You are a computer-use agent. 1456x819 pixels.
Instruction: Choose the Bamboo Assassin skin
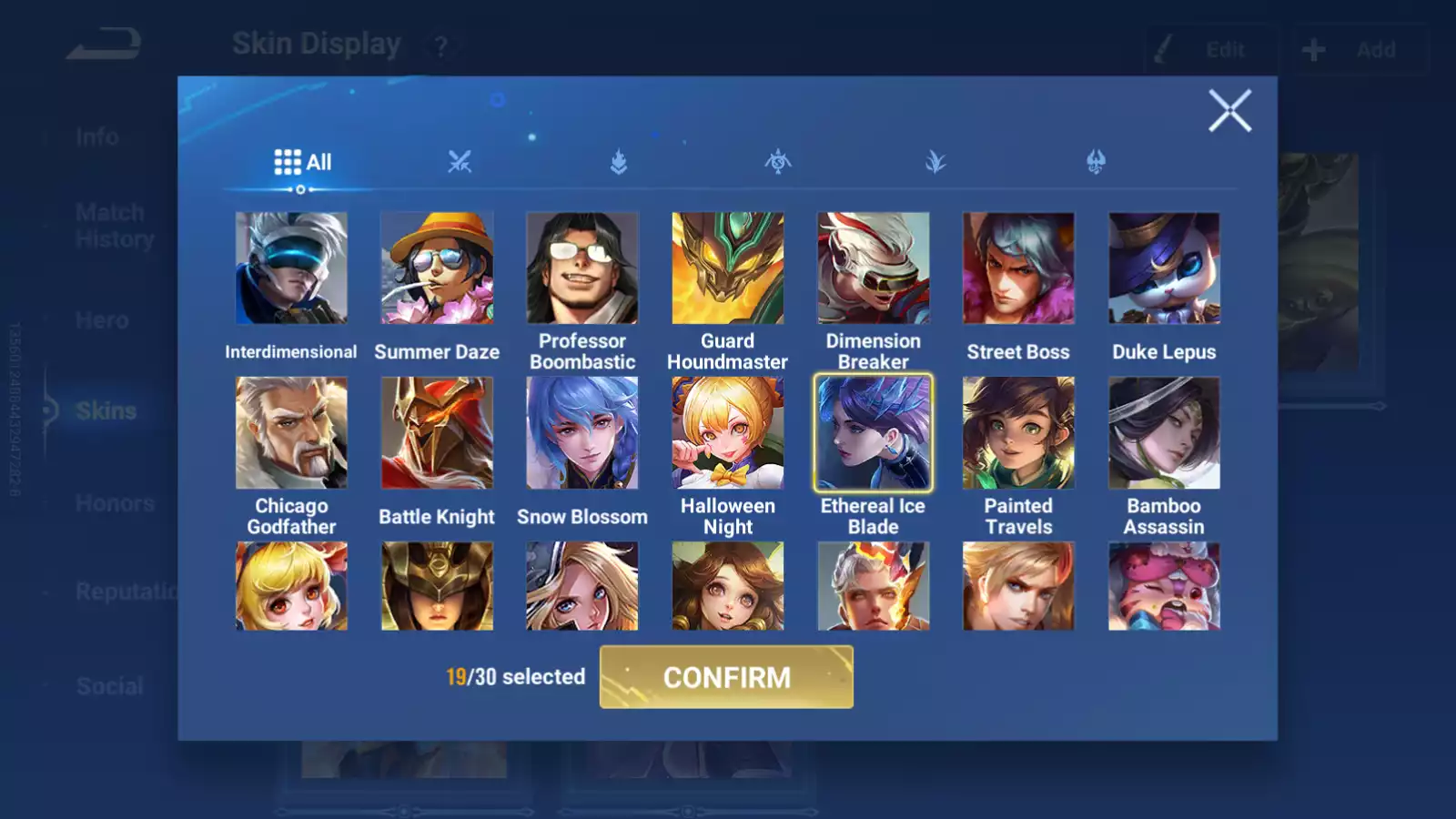coord(1164,433)
